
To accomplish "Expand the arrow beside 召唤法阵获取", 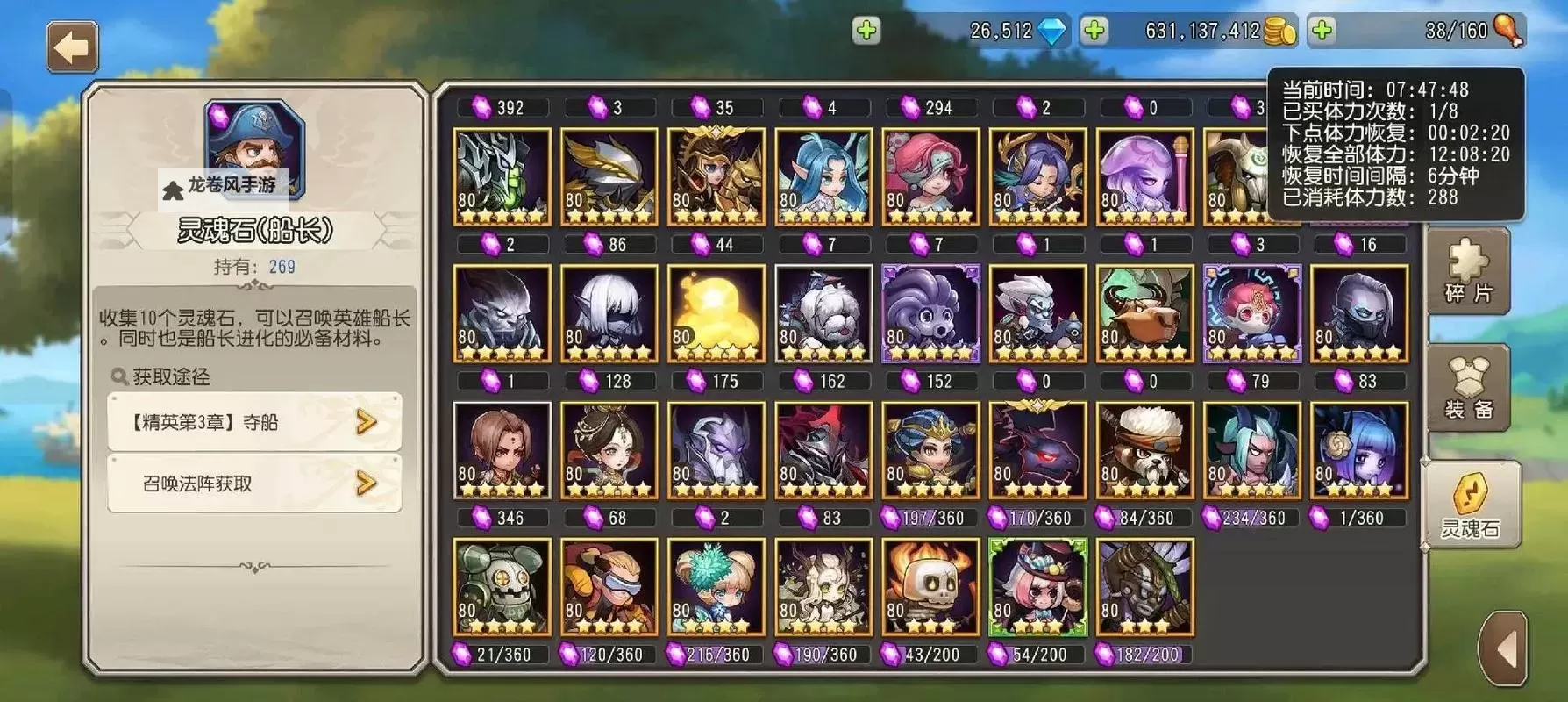I will point(366,483).
